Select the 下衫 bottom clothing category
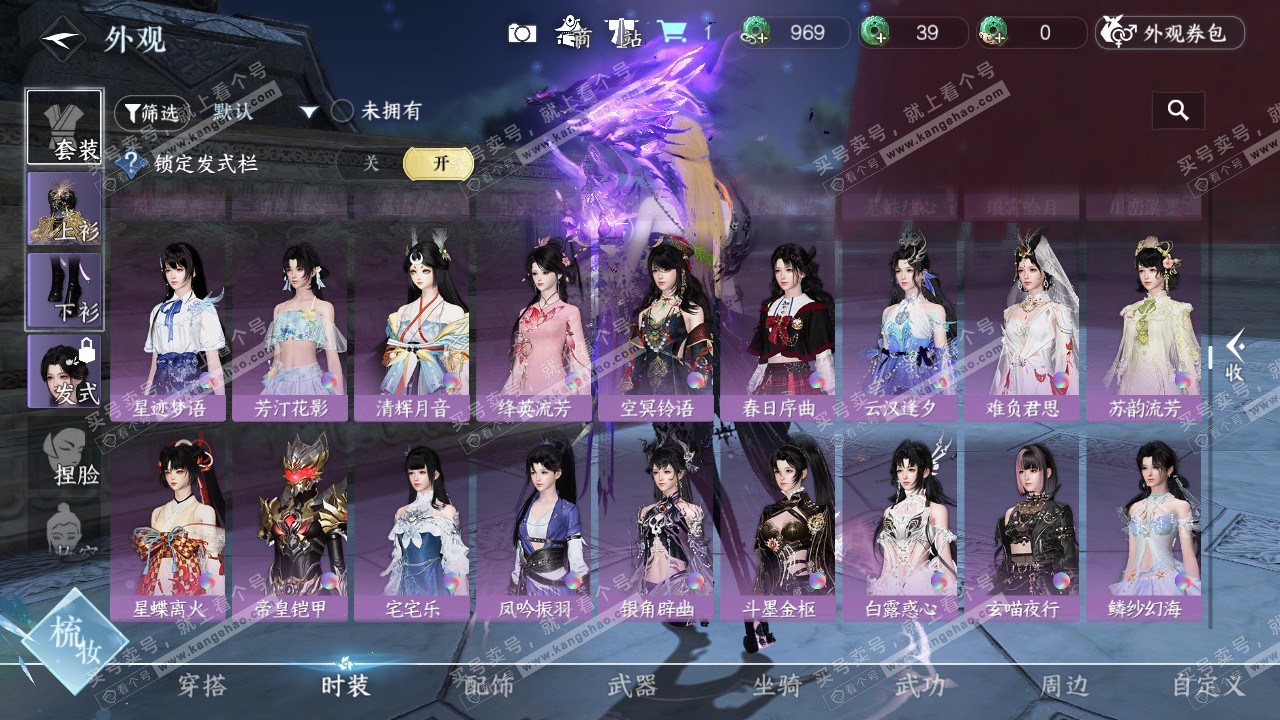Screen dimensions: 1280x720 (65, 290)
